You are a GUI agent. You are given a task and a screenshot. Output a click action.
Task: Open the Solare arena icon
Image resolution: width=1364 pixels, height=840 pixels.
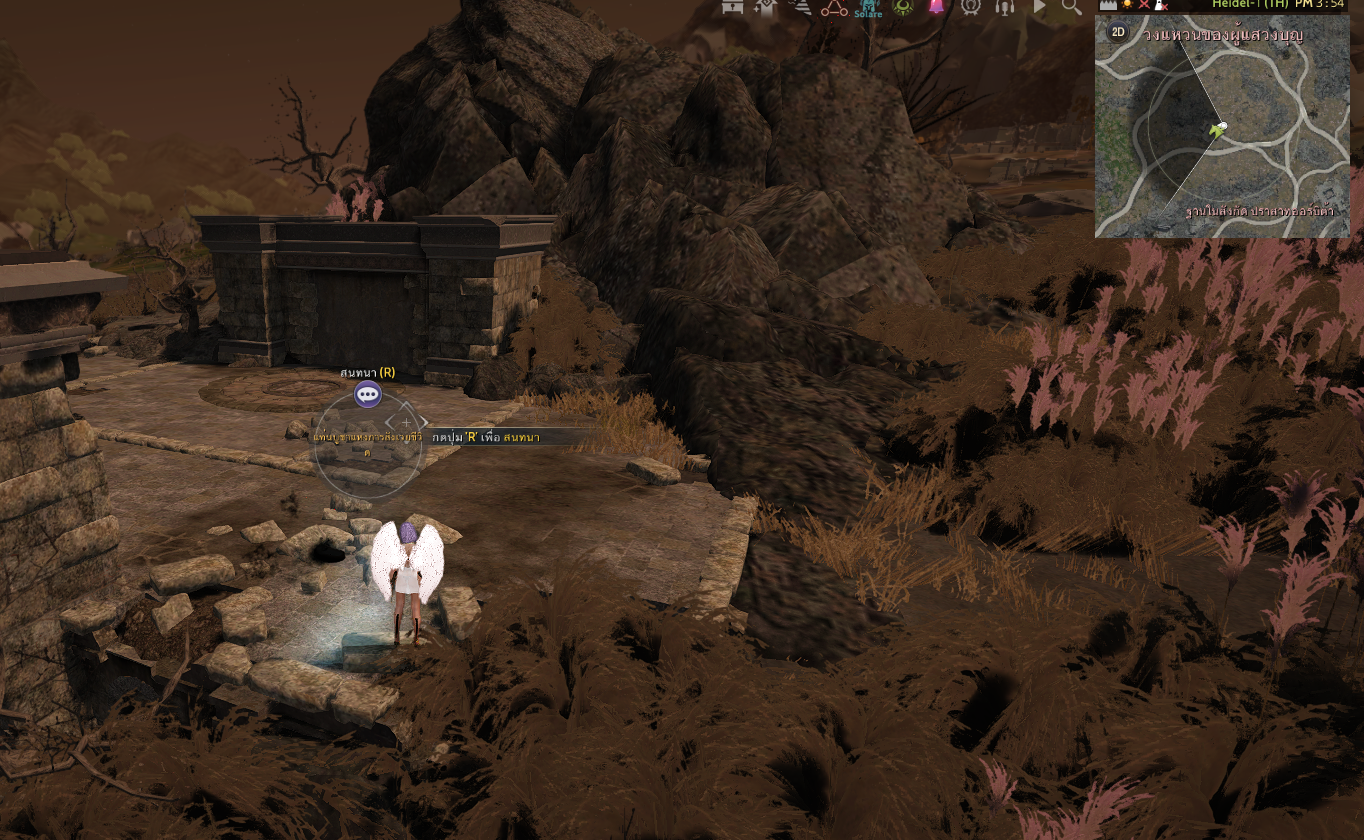[868, 8]
